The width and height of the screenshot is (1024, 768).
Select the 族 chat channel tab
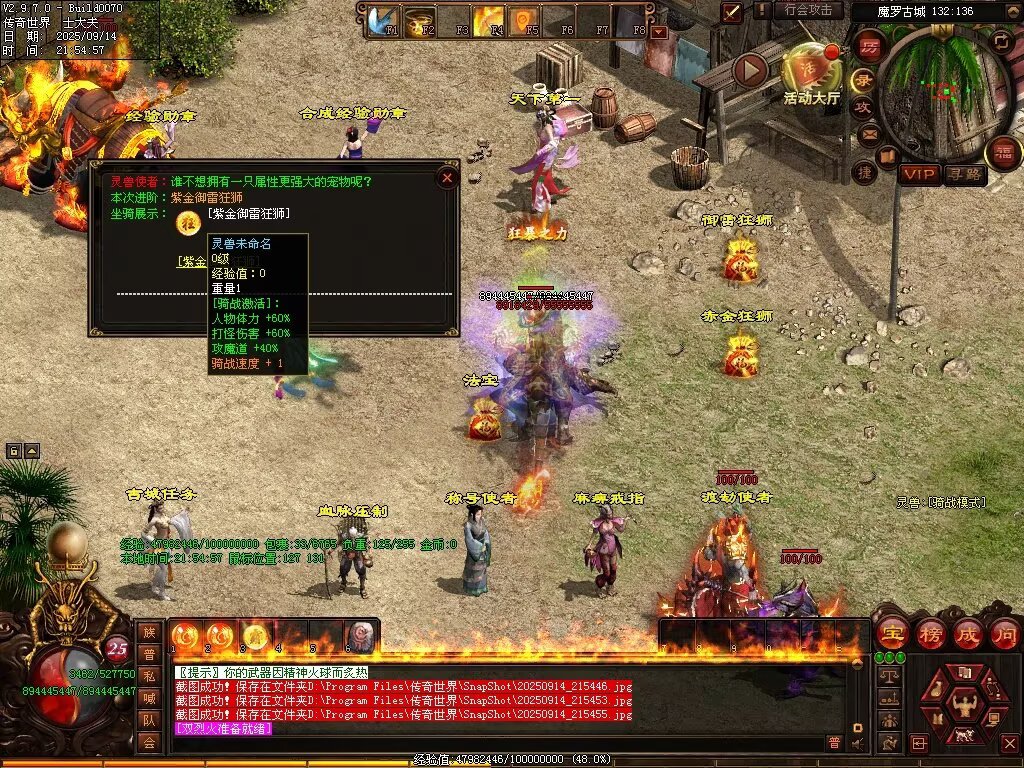coord(149,632)
